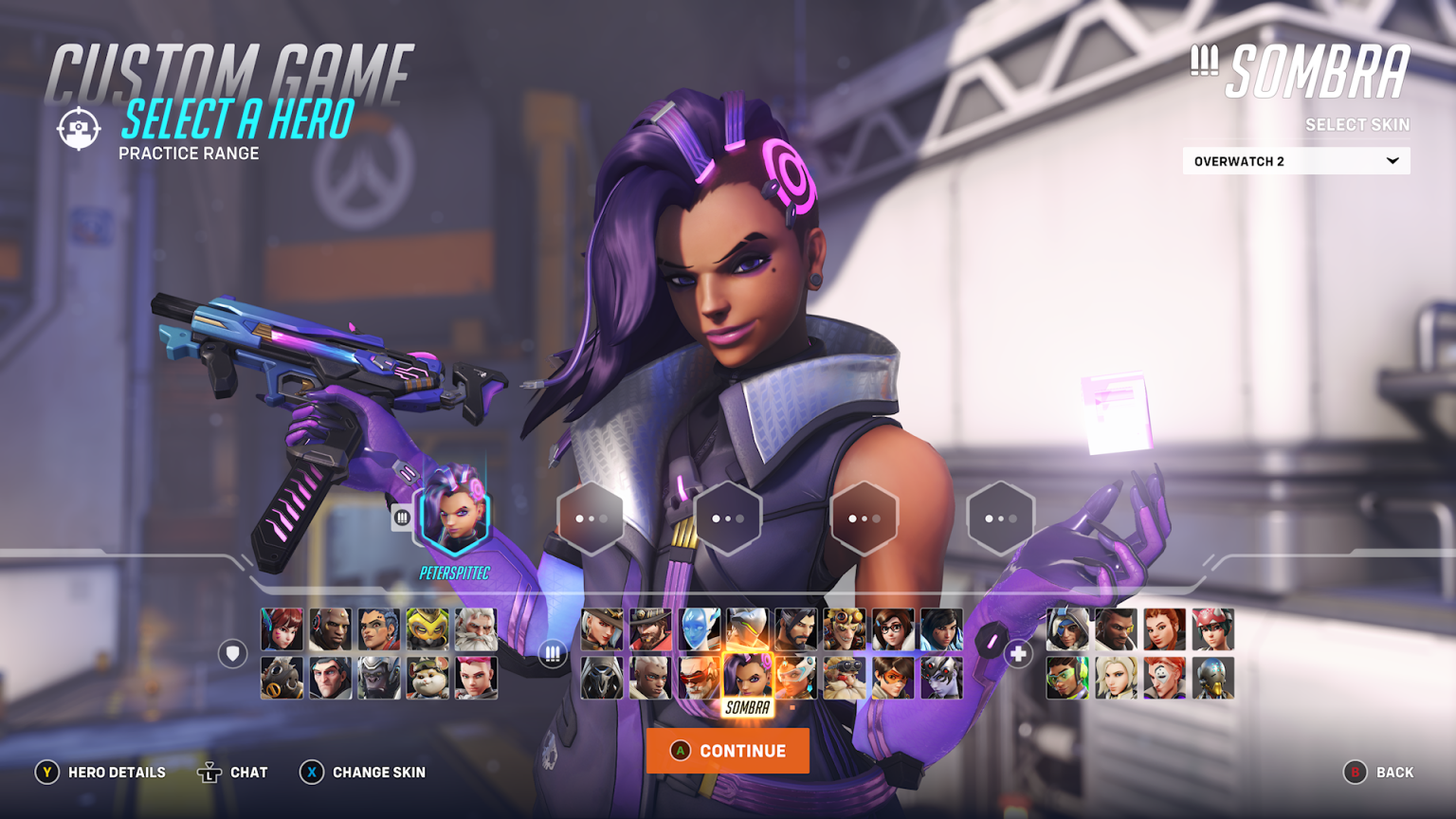Open the Chat
Image resolution: width=1456 pixels, height=819 pixels.
click(232, 773)
